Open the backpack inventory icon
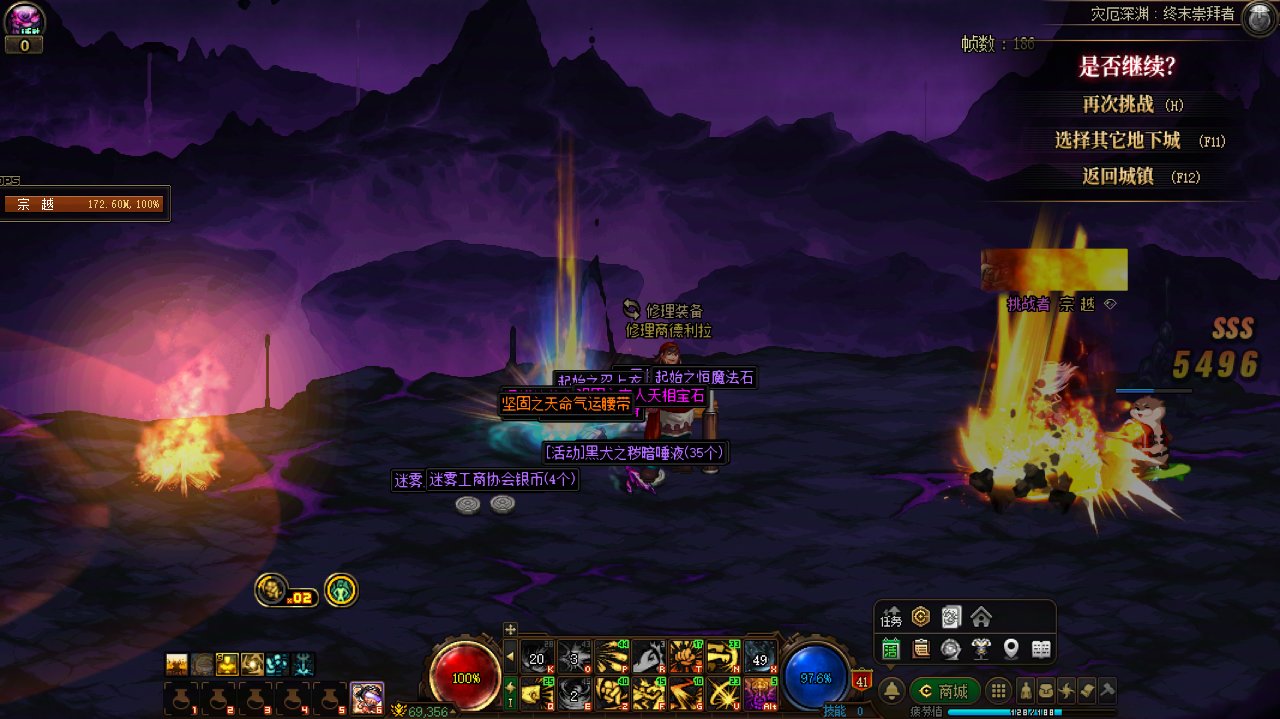Image resolution: width=1280 pixels, height=719 pixels. (x=1046, y=690)
